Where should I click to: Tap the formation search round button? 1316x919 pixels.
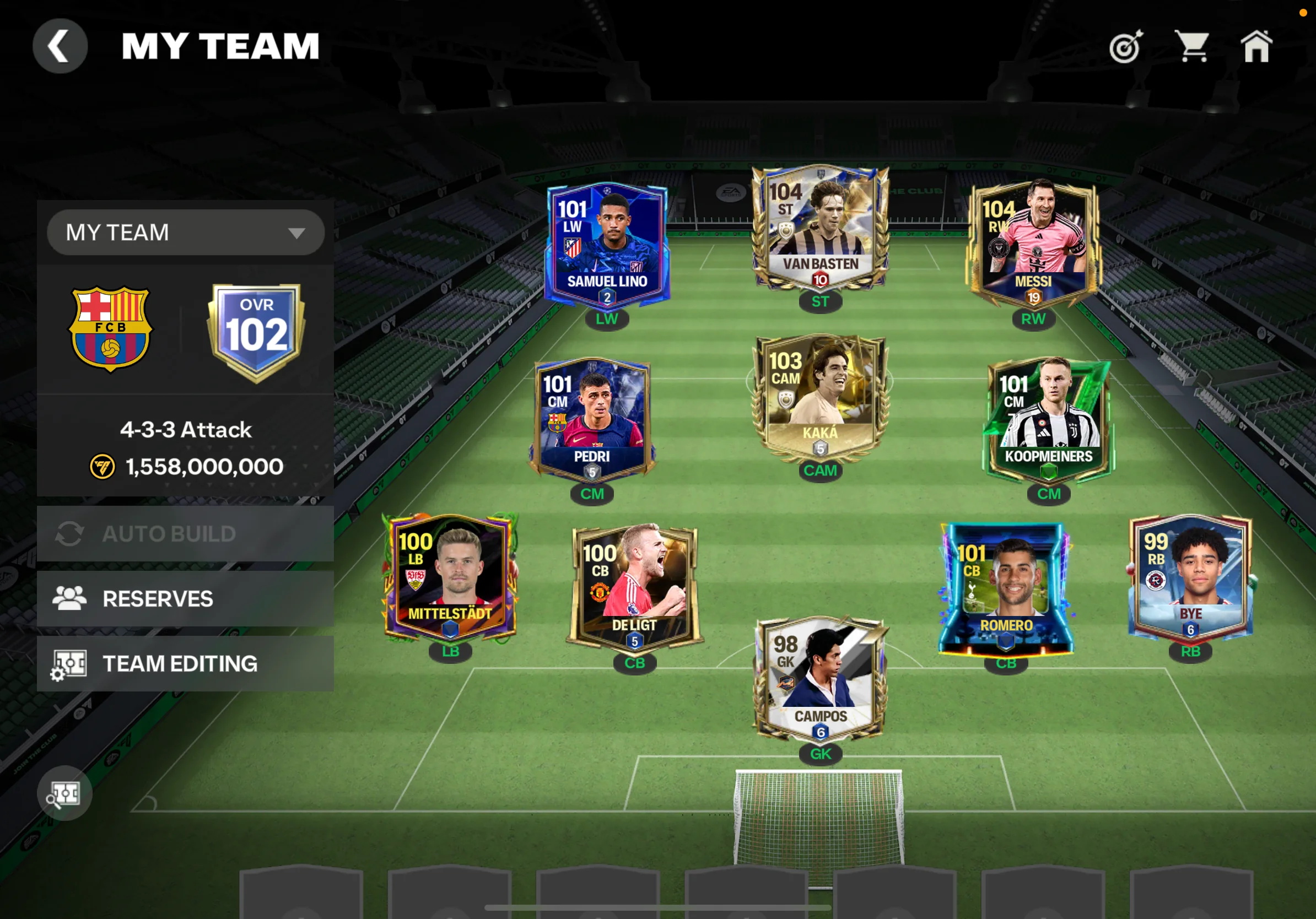(x=64, y=793)
